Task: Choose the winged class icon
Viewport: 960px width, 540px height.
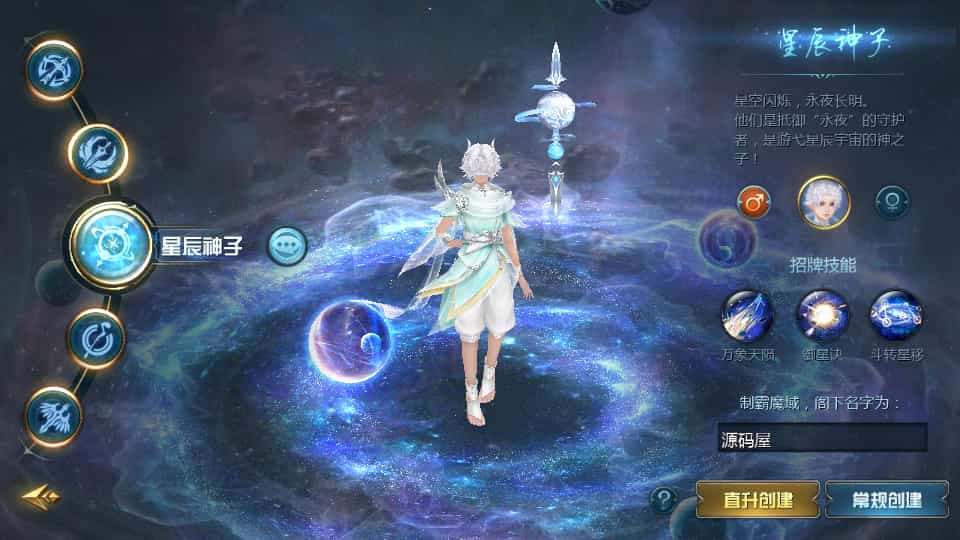Action: [x=54, y=416]
